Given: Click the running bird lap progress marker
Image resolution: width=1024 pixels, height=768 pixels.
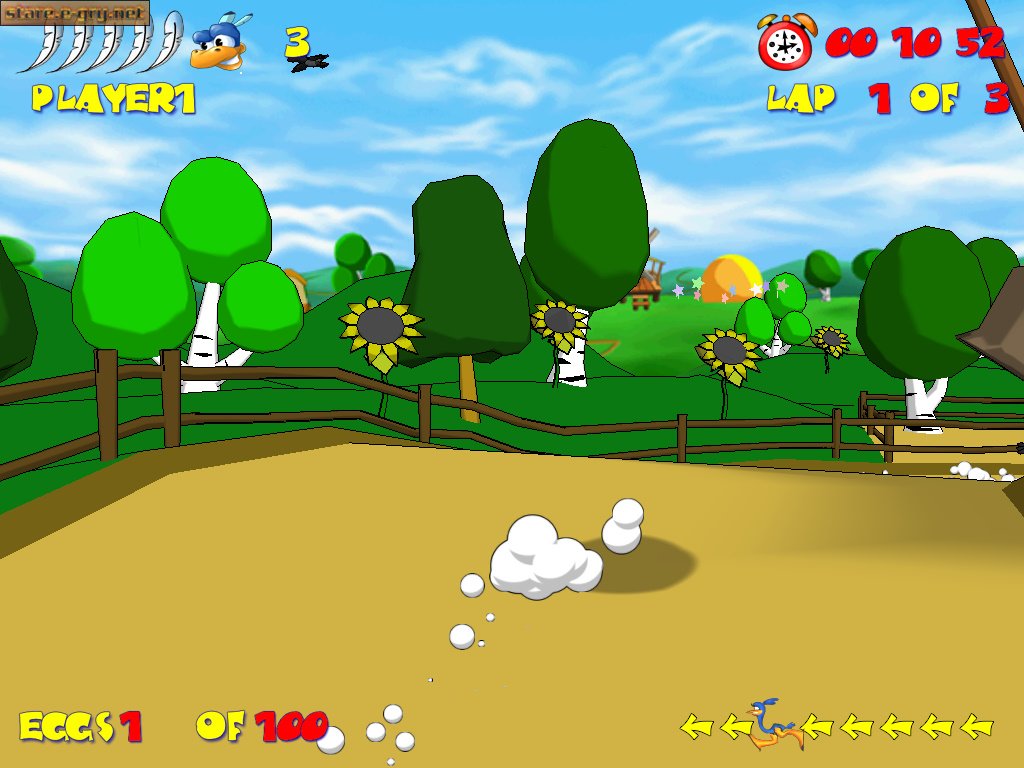Looking at the screenshot, I should coord(773,725).
